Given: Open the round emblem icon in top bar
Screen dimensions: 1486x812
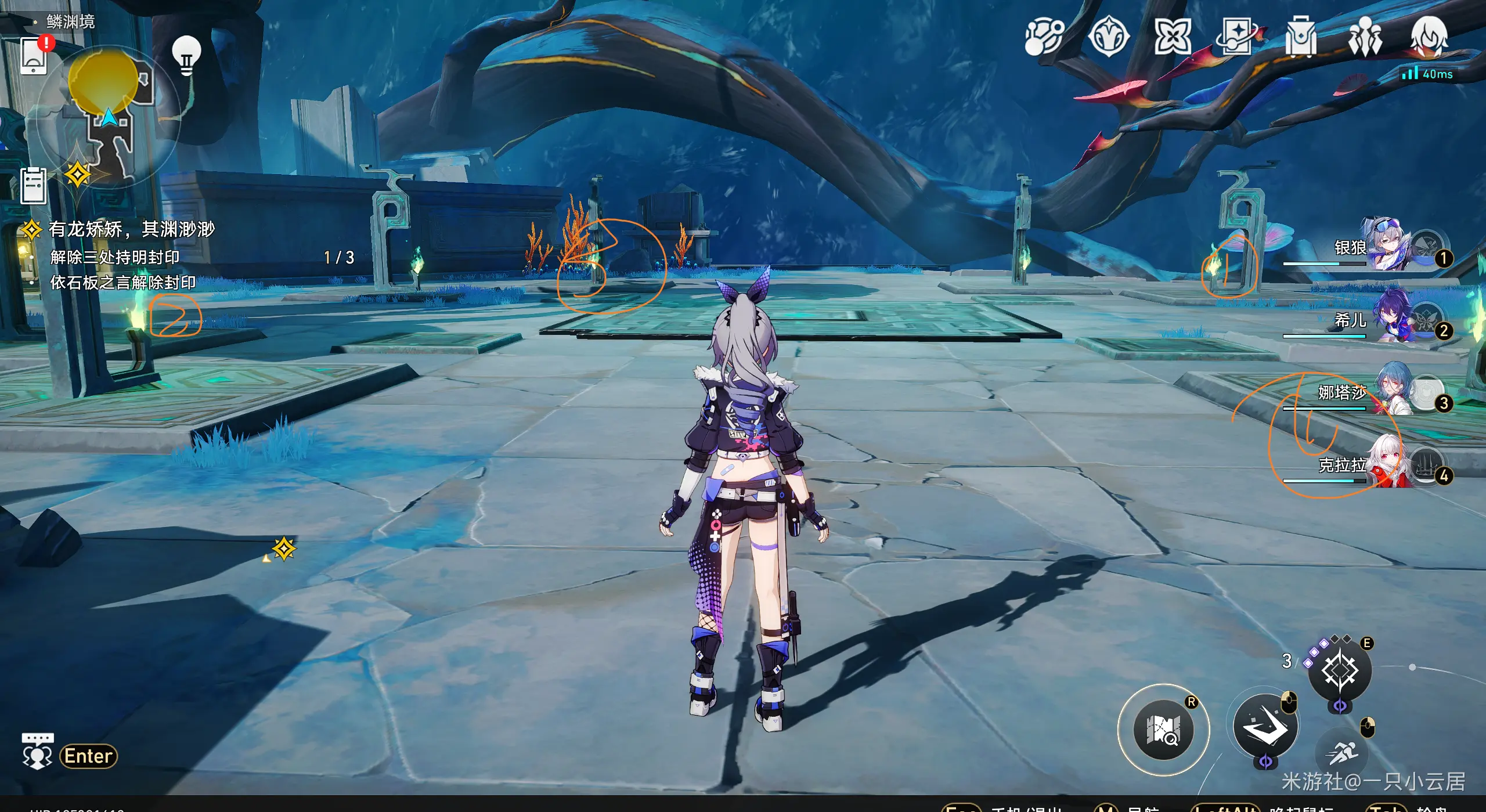Looking at the screenshot, I should 1109,37.
